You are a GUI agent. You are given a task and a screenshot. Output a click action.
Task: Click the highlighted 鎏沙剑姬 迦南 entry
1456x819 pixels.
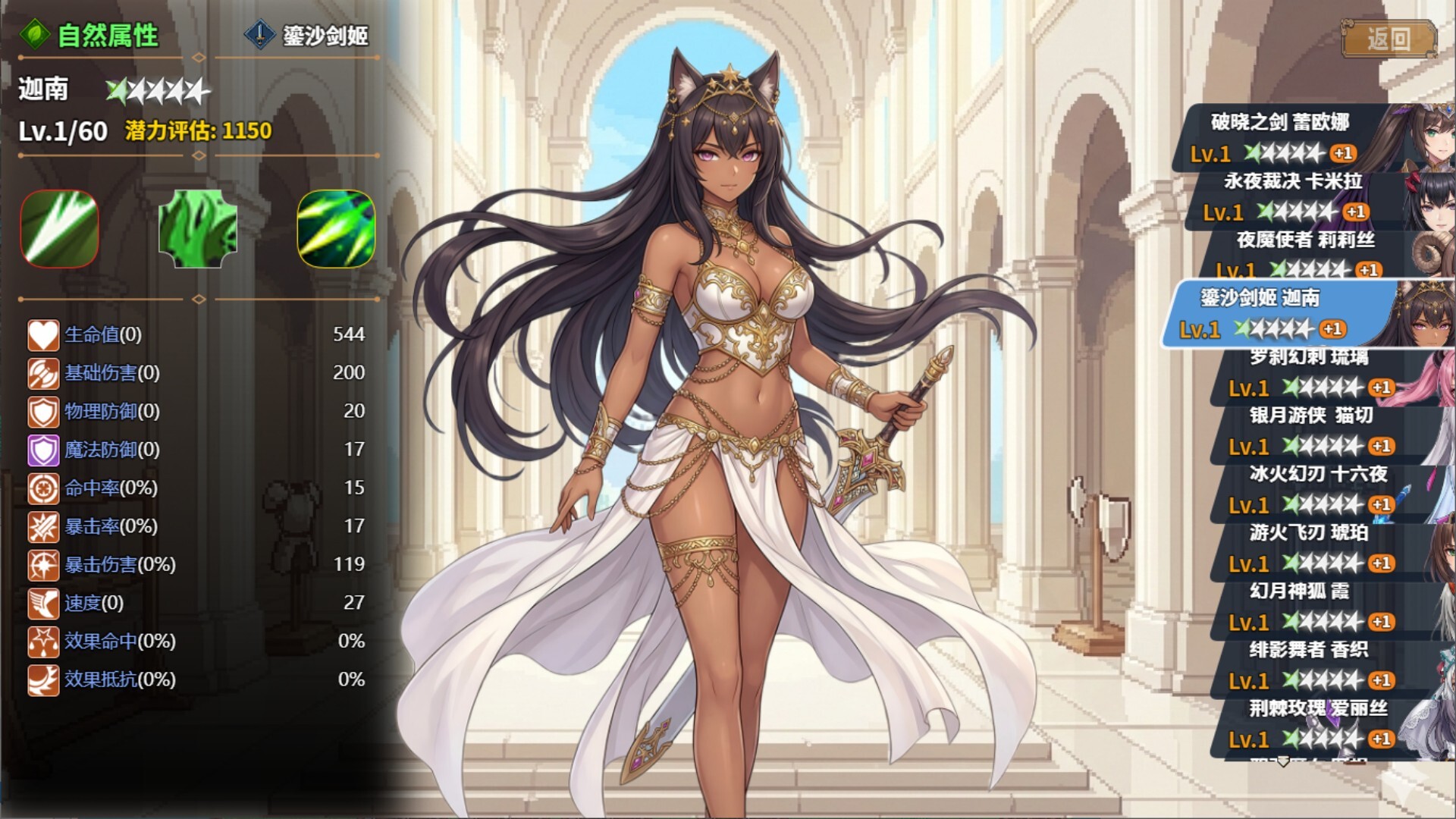tap(1289, 312)
